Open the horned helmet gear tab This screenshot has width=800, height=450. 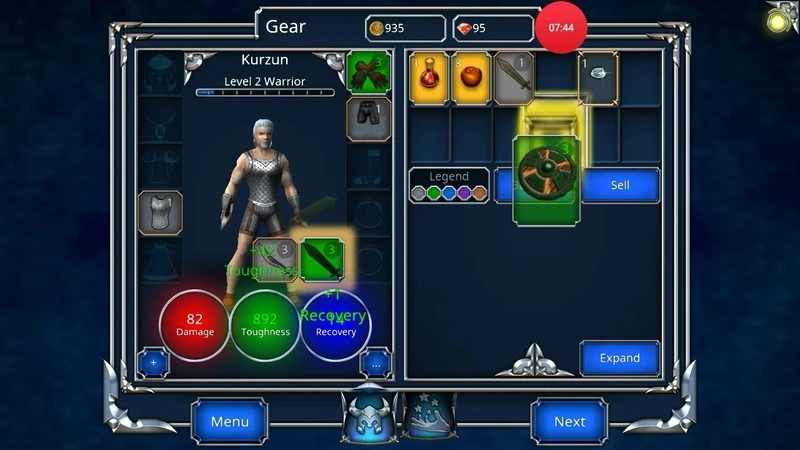point(370,413)
